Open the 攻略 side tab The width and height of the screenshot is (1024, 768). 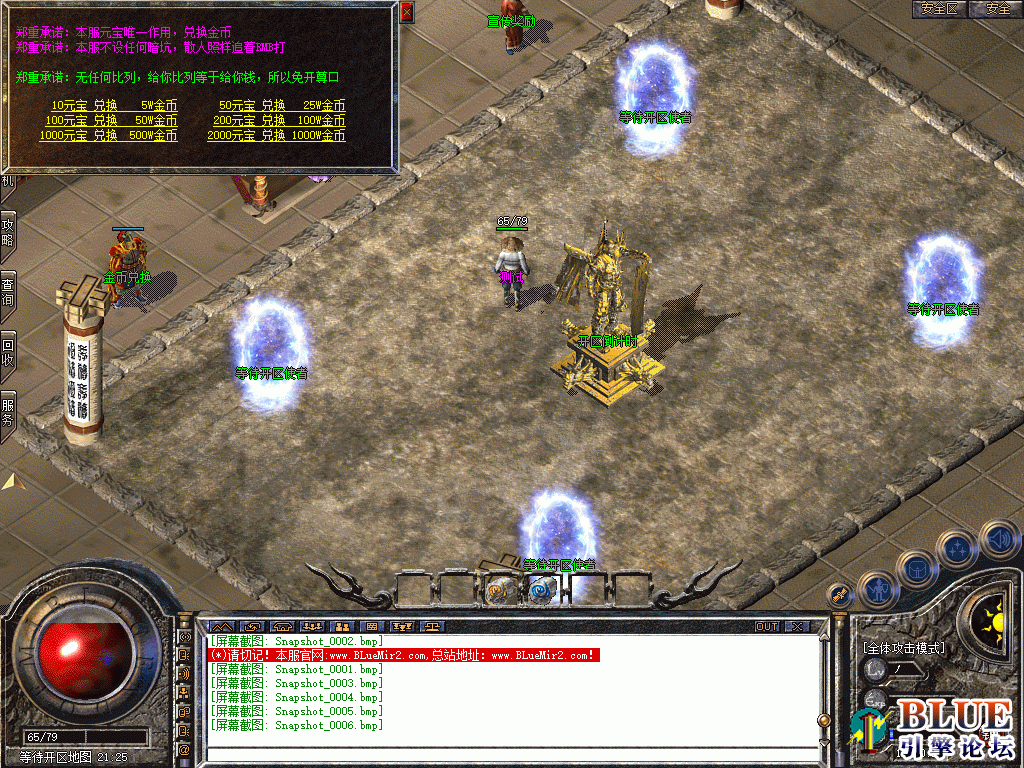pos(7,235)
